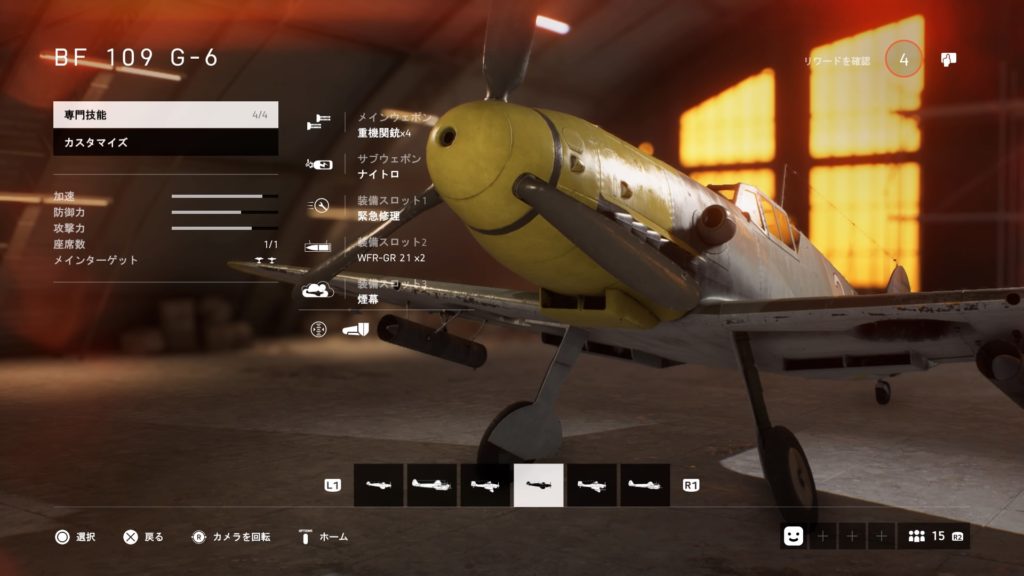This screenshot has height=576, width=1024.
Task: Click the shield icon below the equipment slots
Action: (357, 328)
